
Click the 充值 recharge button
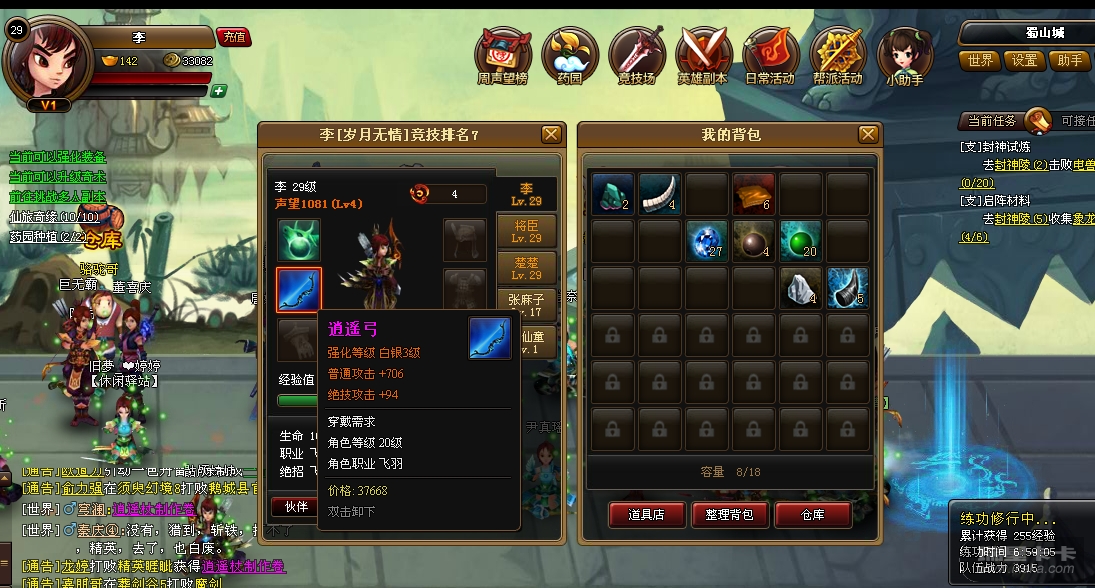point(234,37)
